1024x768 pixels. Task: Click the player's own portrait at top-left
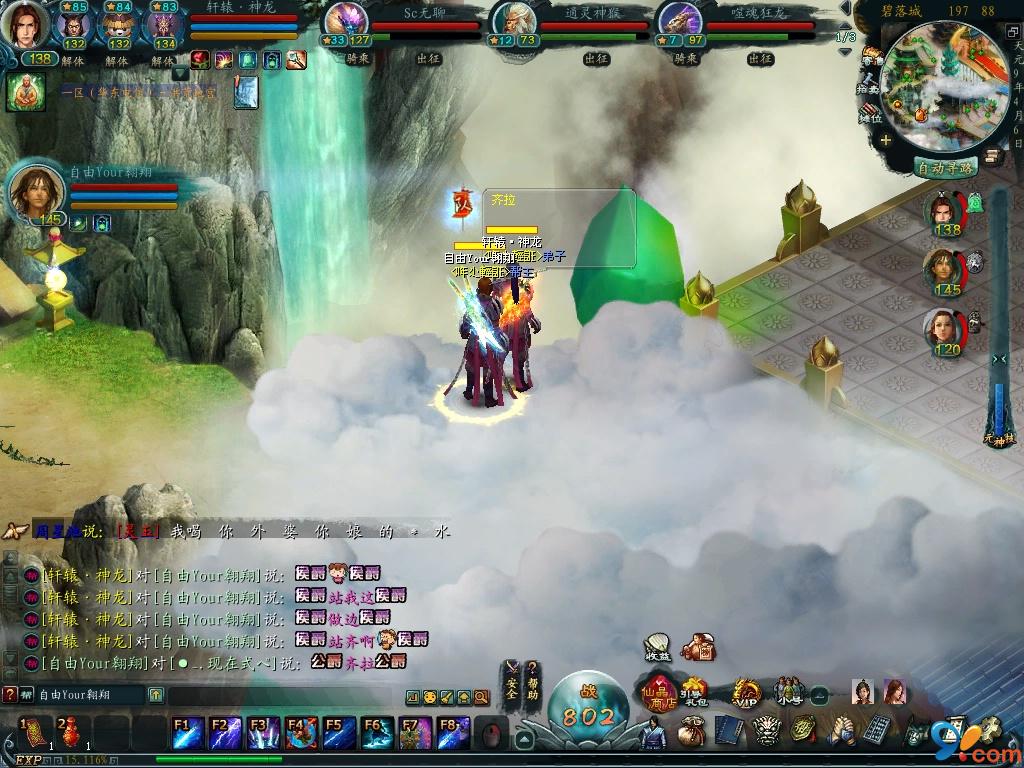(29, 26)
